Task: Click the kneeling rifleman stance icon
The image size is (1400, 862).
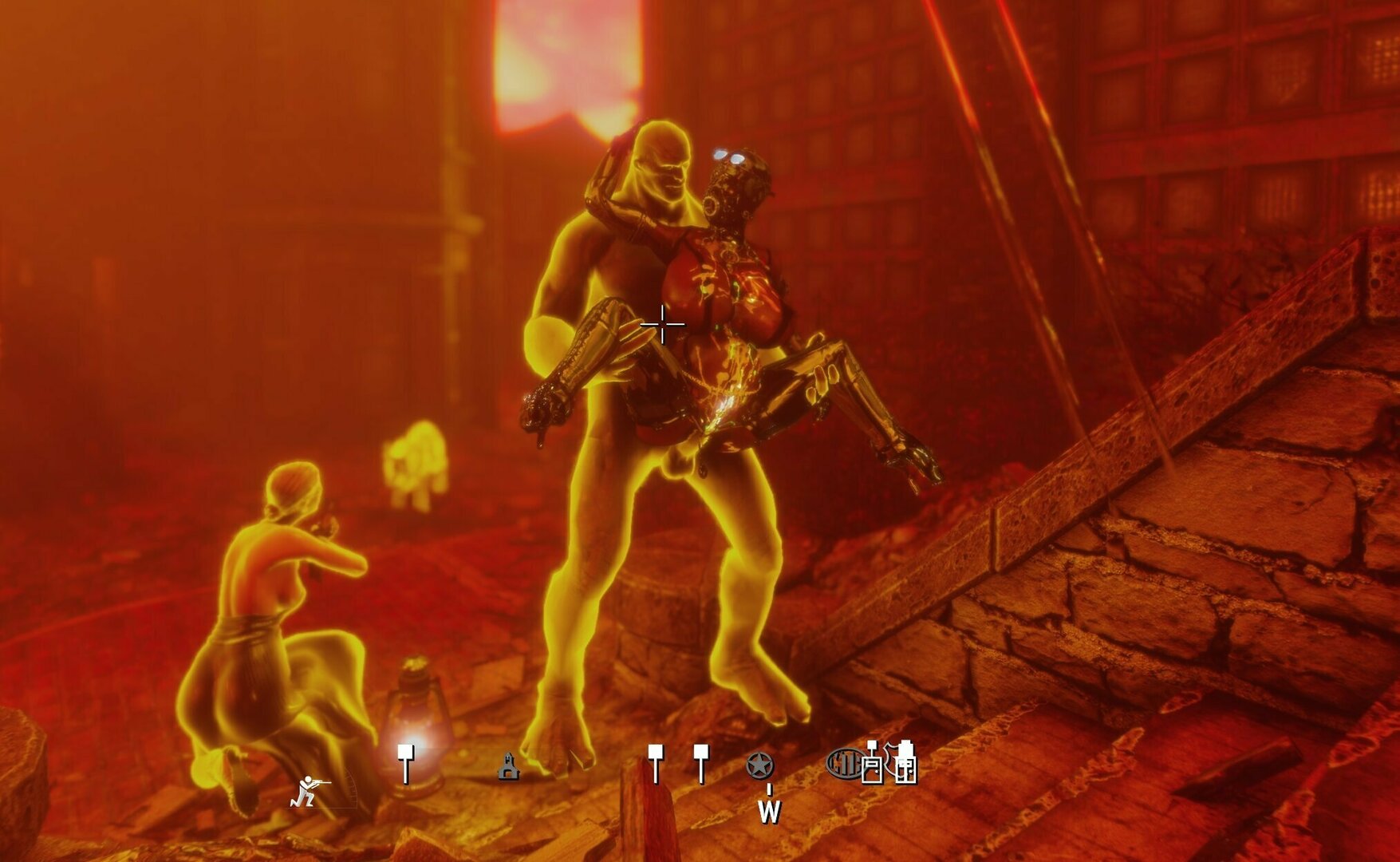Action: [310, 791]
